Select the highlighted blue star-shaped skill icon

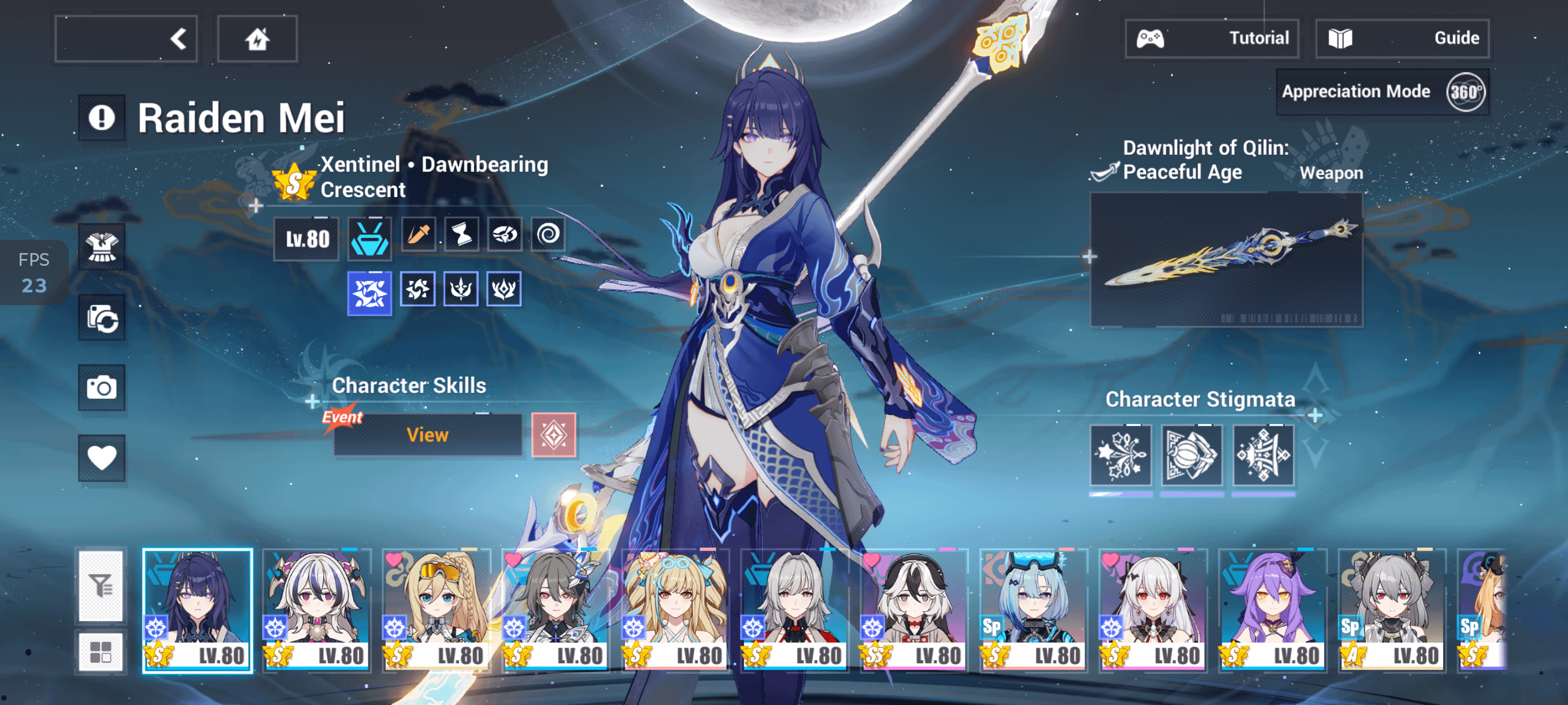tap(369, 293)
